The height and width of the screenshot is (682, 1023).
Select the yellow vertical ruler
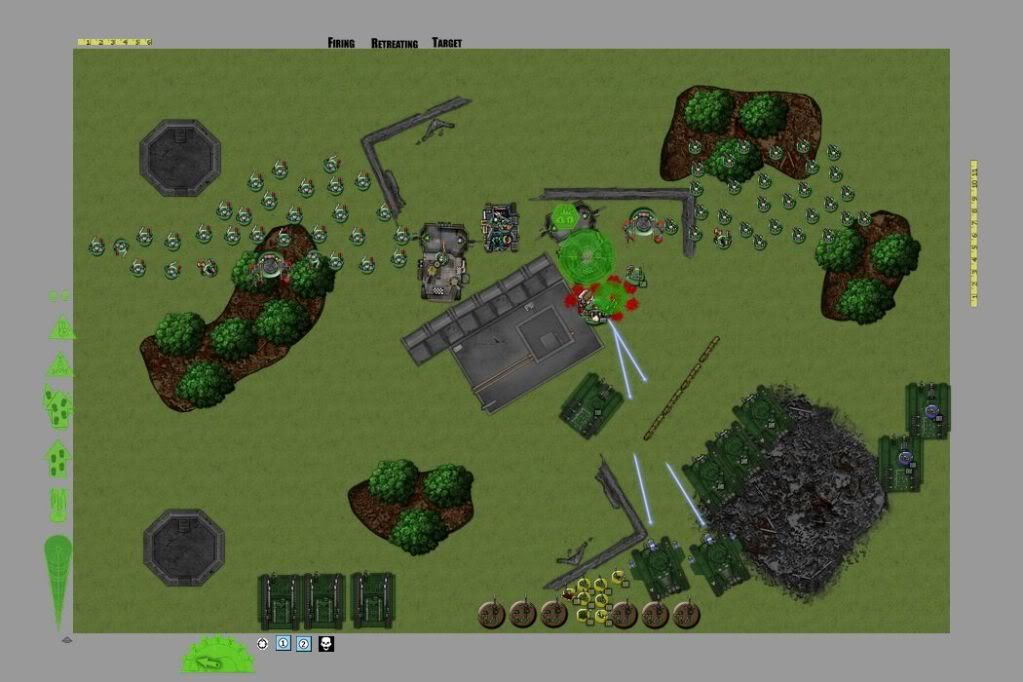pos(974,232)
